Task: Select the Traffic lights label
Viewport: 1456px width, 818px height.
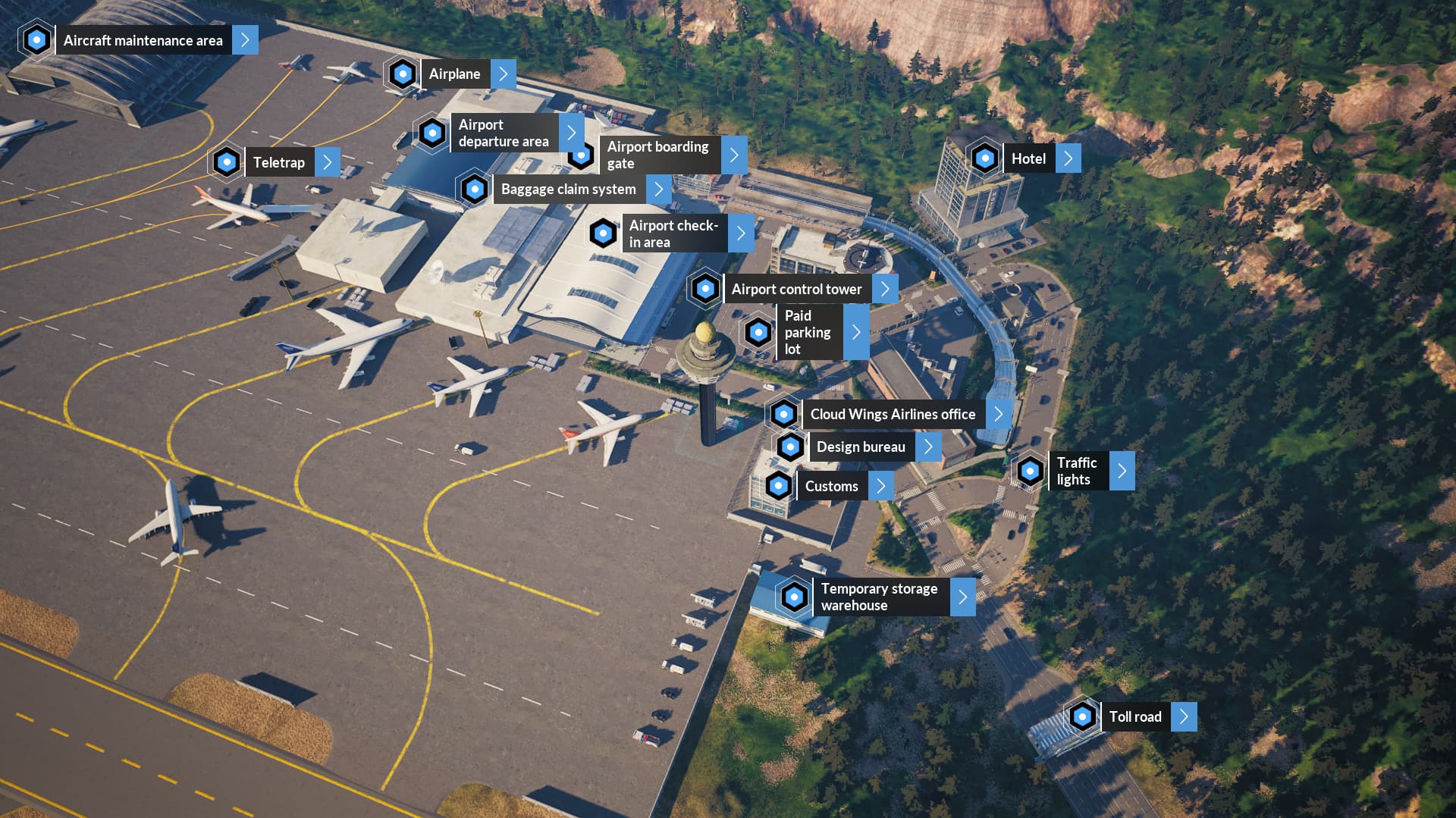Action: tap(1076, 471)
